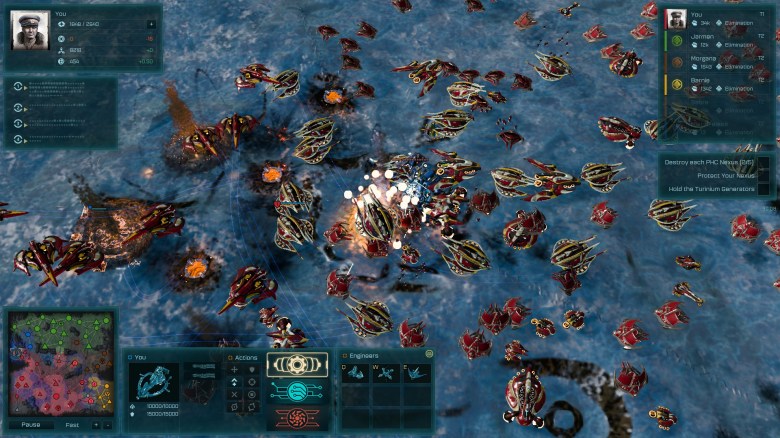Set game speed to Fast

pos(72,424)
